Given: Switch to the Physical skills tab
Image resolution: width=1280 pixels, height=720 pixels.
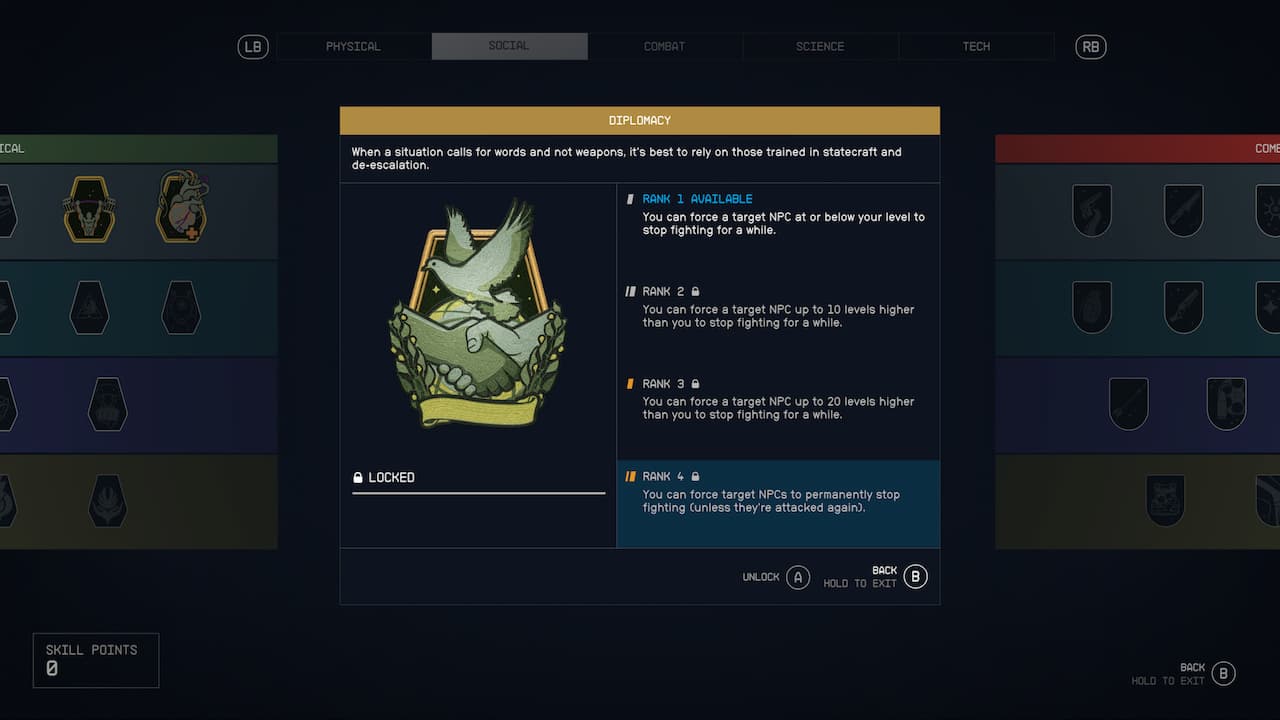Looking at the screenshot, I should coord(353,46).
